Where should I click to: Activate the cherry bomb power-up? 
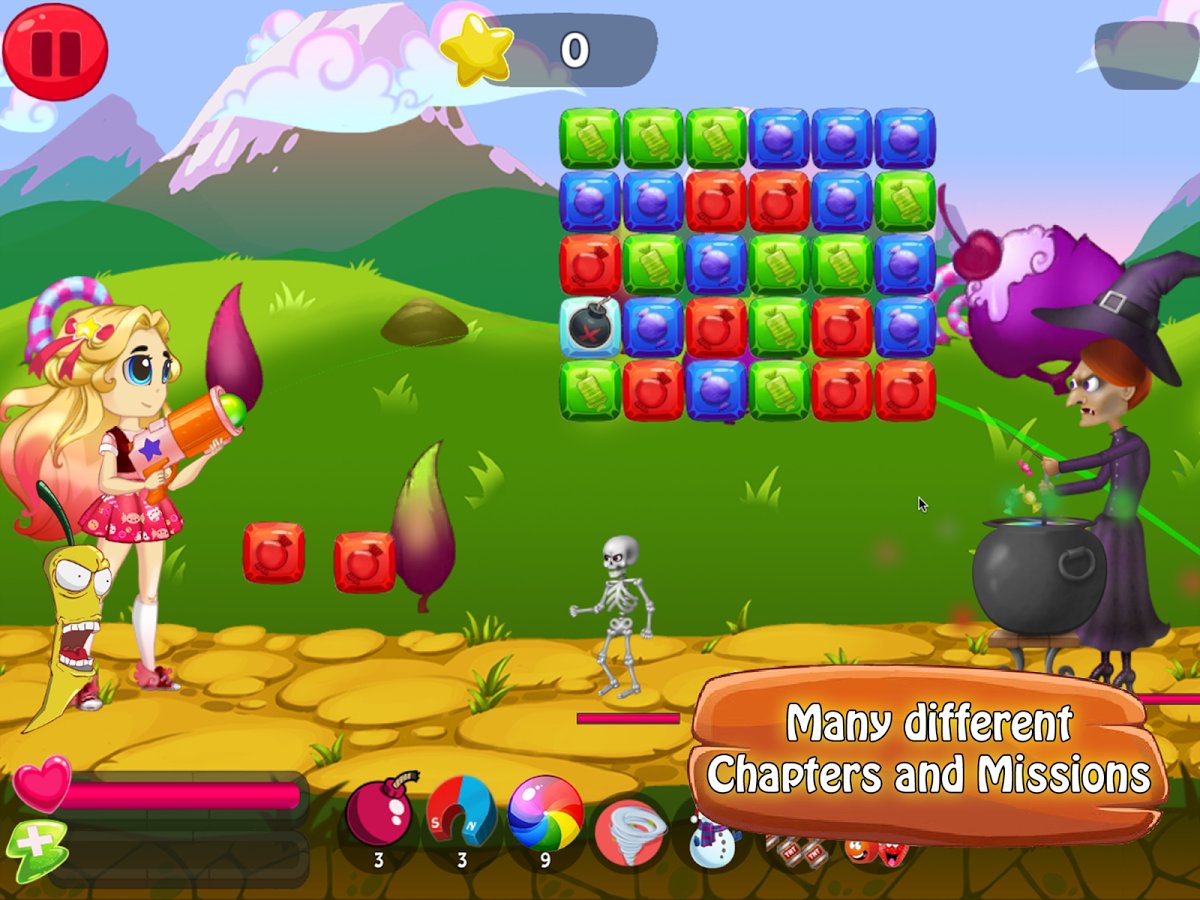378,813
